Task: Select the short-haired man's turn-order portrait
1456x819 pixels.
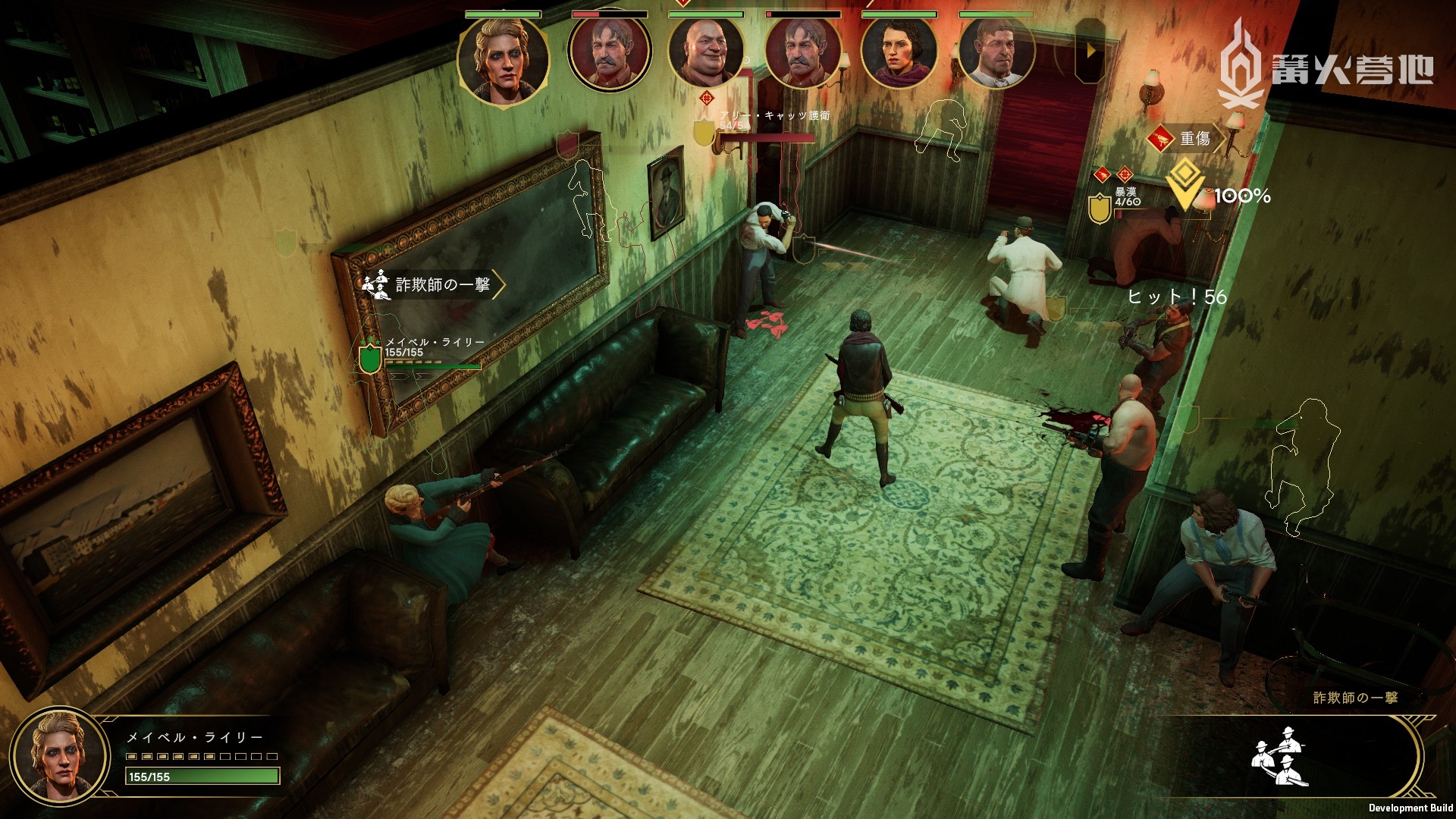Action: coord(996,52)
